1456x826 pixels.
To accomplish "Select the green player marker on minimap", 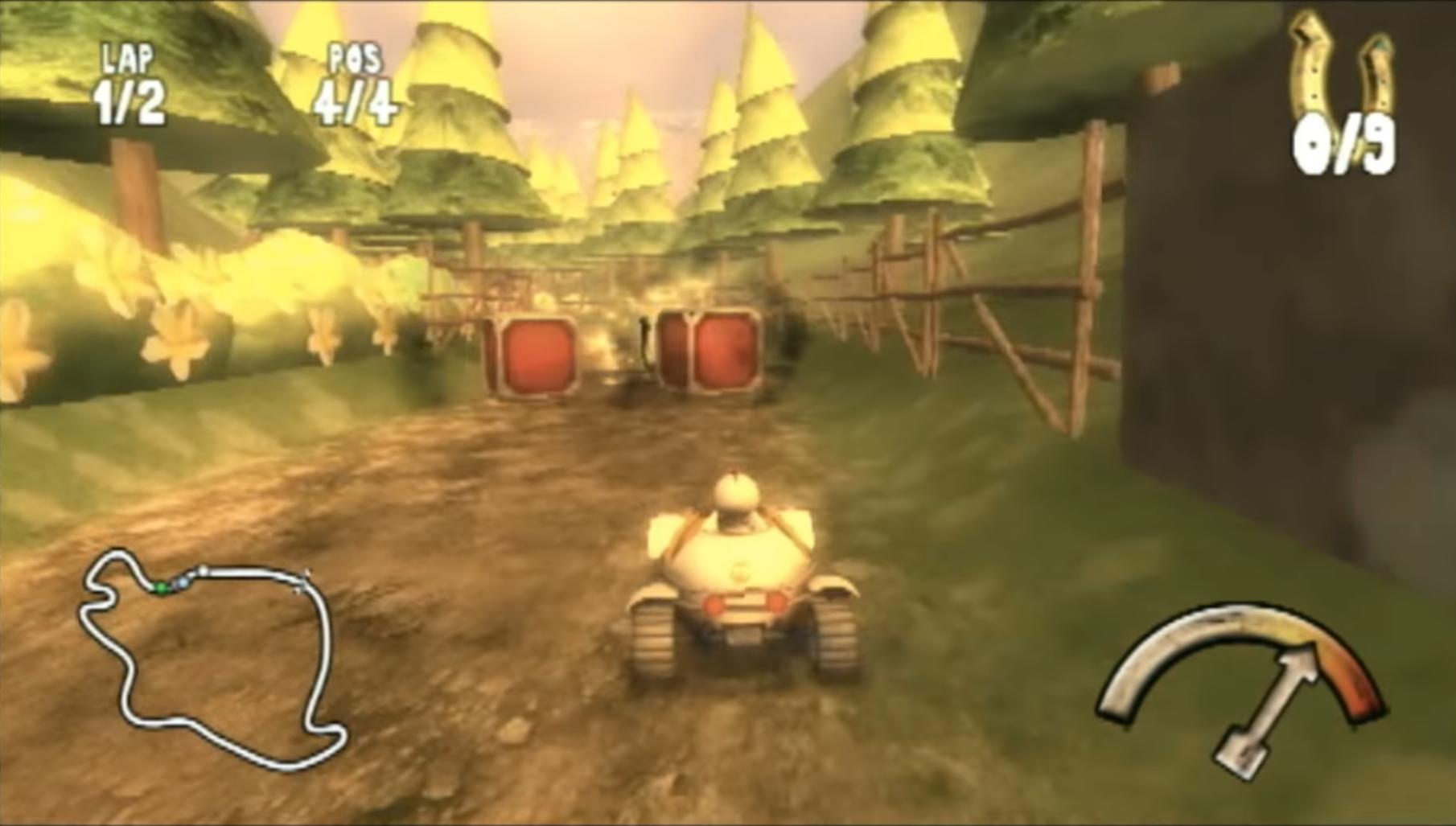I will [161, 587].
